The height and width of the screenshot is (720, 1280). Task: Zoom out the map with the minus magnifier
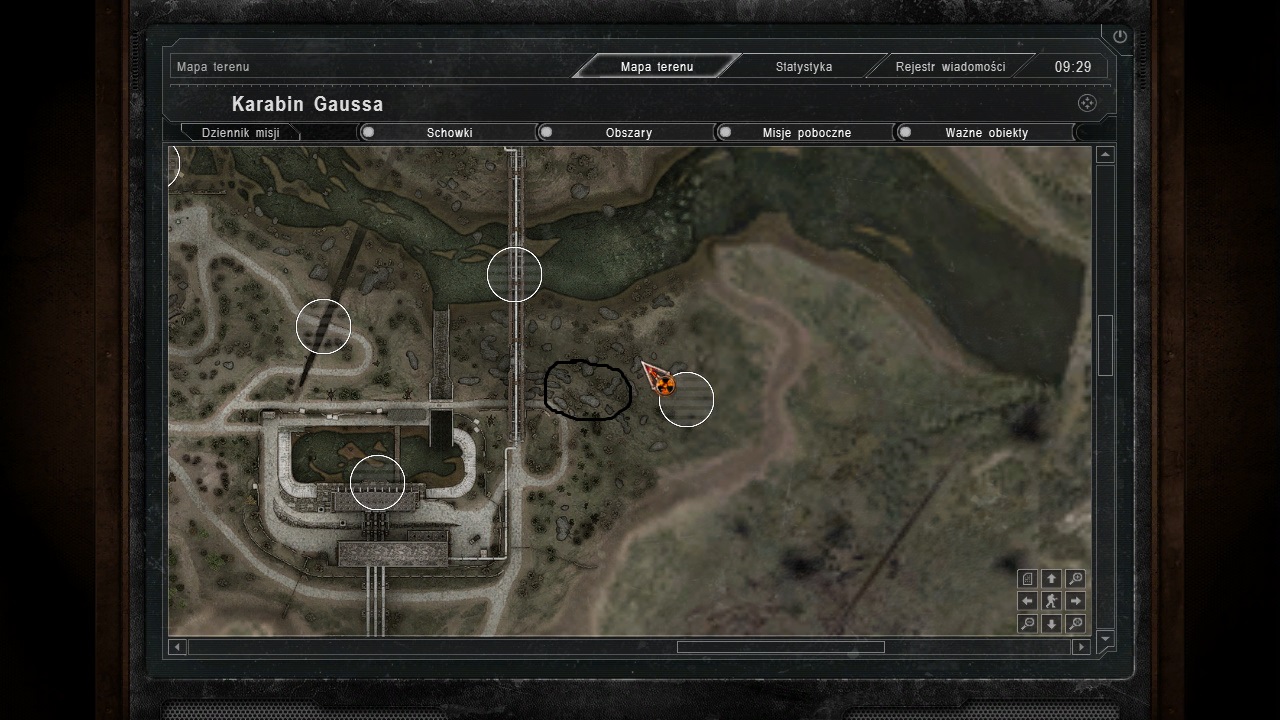pos(1027,624)
